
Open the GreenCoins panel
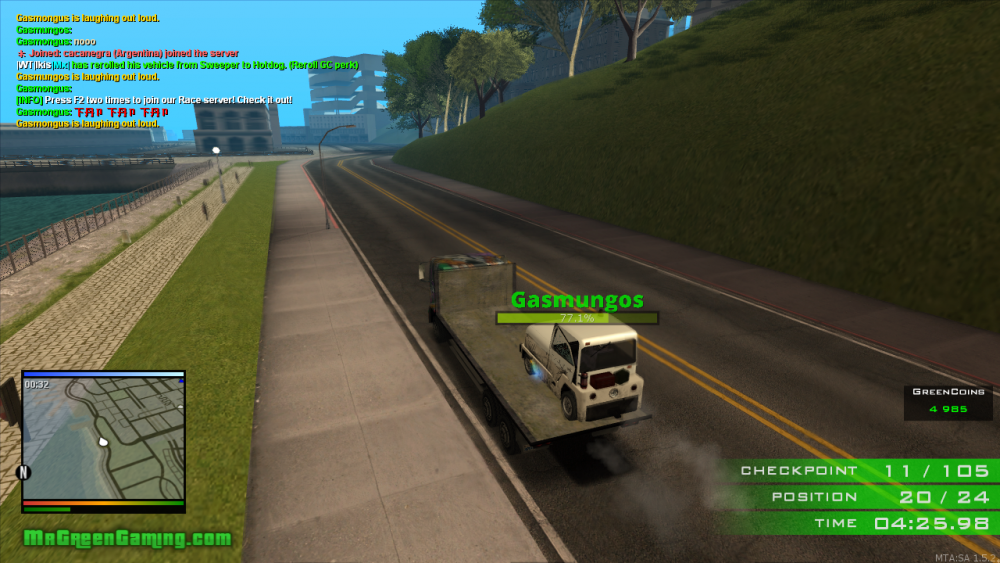(948, 401)
